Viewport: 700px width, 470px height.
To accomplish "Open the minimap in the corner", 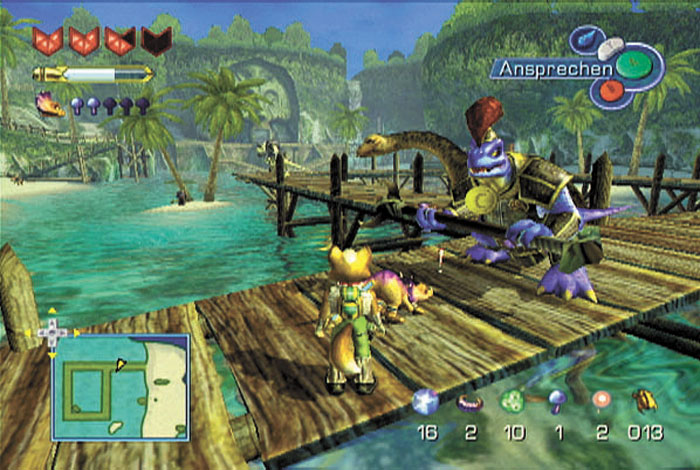I will [120, 386].
